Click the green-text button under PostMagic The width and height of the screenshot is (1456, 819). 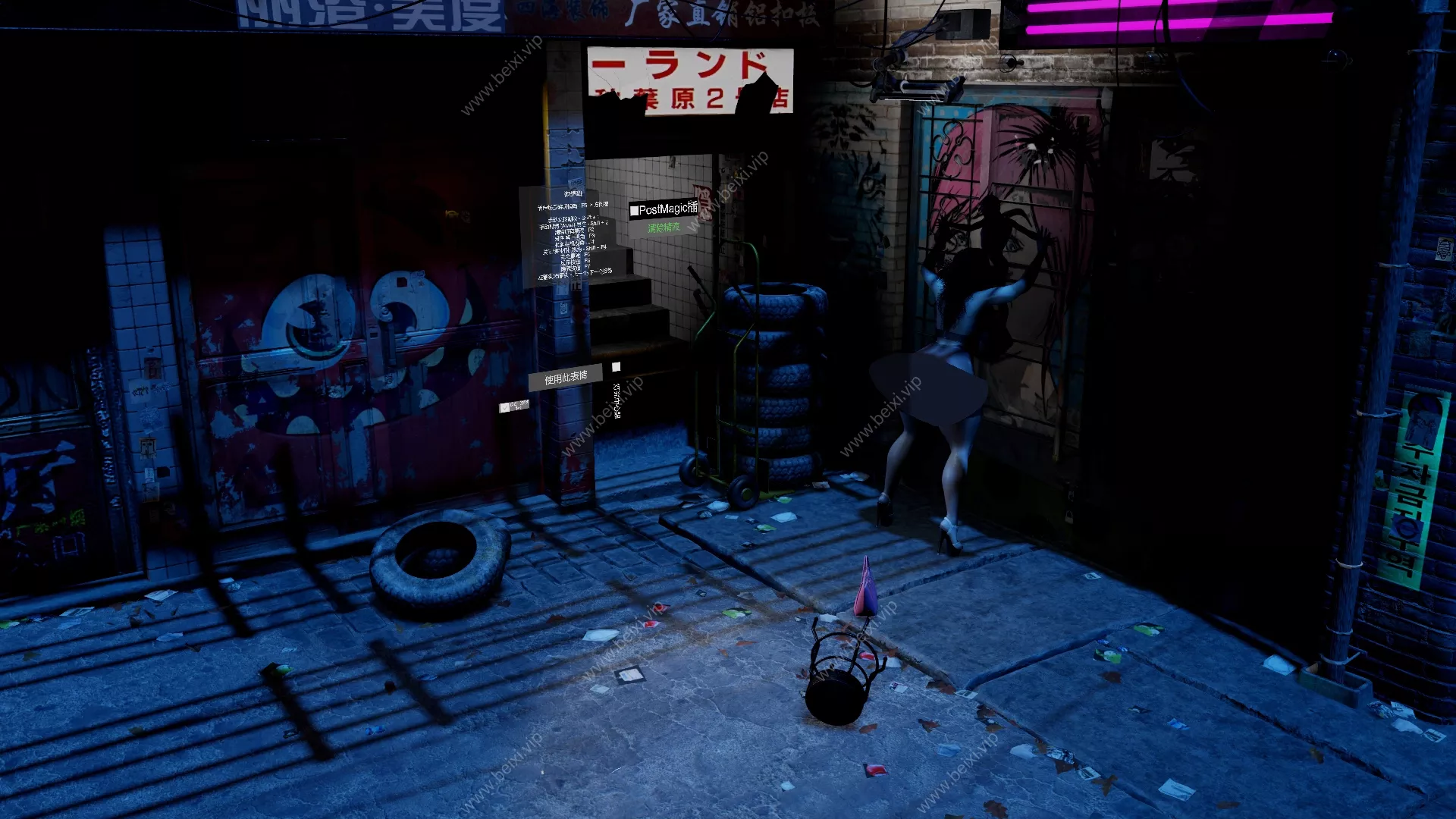664,227
